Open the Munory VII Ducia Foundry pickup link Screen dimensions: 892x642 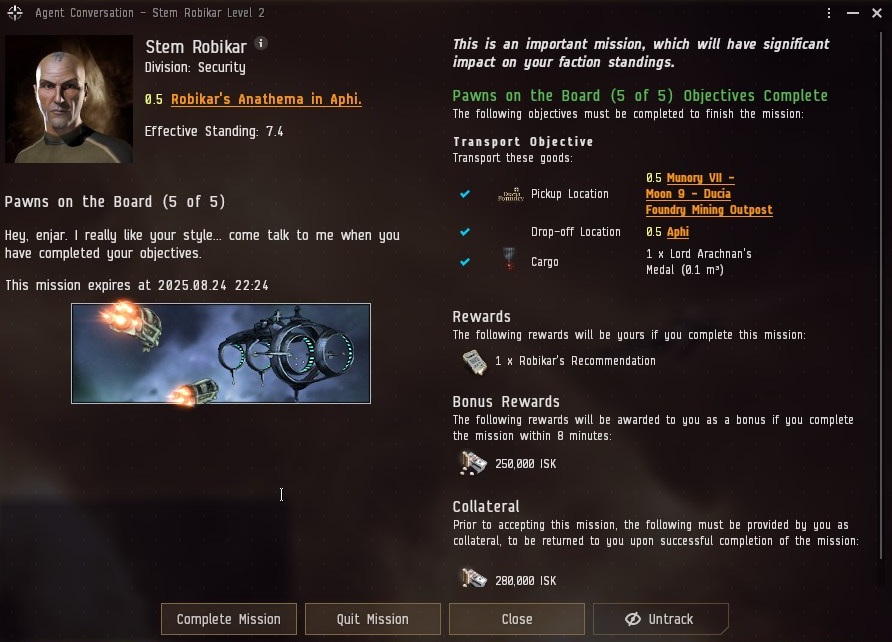pos(709,194)
